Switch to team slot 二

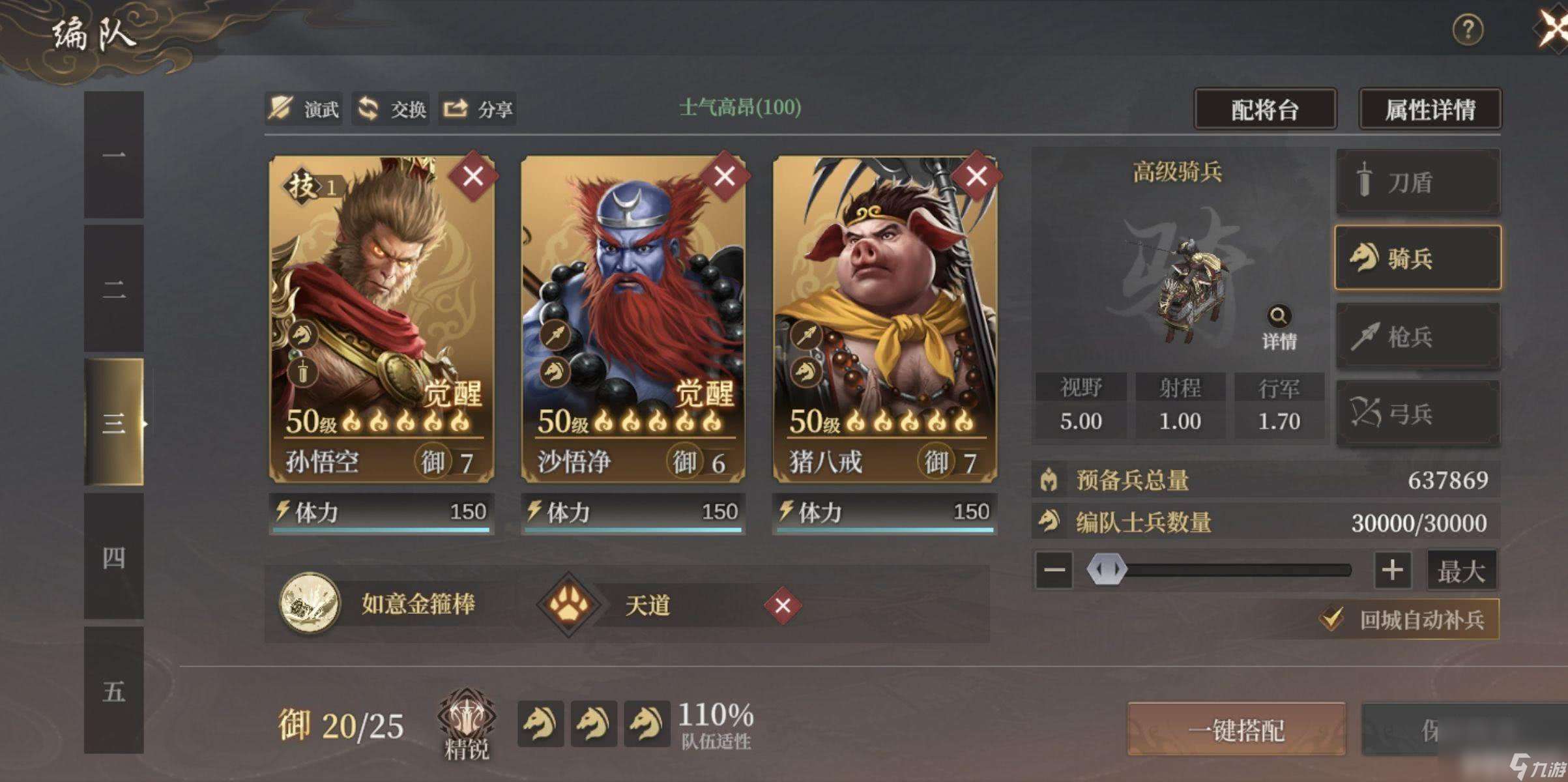pyautogui.click(x=113, y=289)
